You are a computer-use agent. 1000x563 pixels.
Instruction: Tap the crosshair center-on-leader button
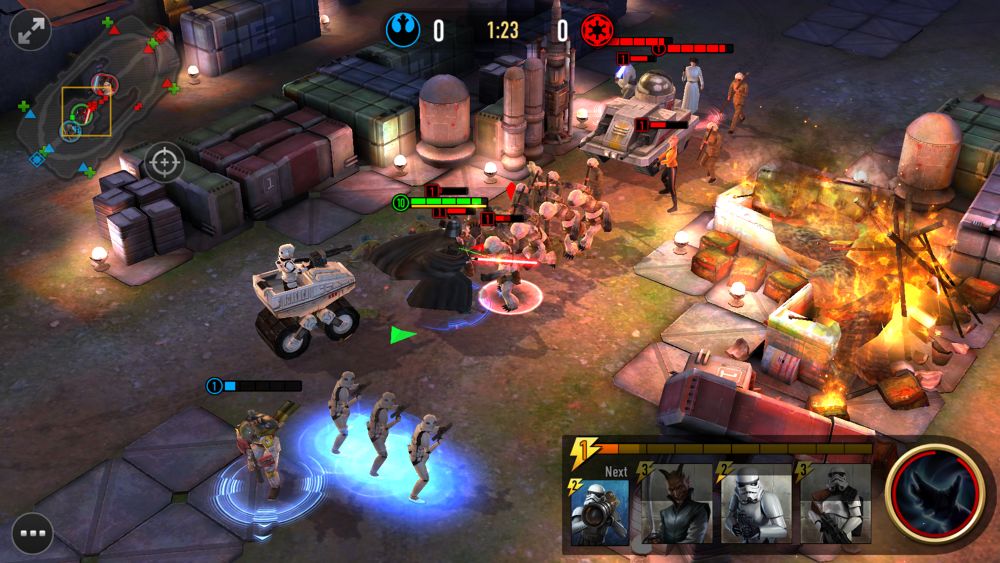point(165,161)
